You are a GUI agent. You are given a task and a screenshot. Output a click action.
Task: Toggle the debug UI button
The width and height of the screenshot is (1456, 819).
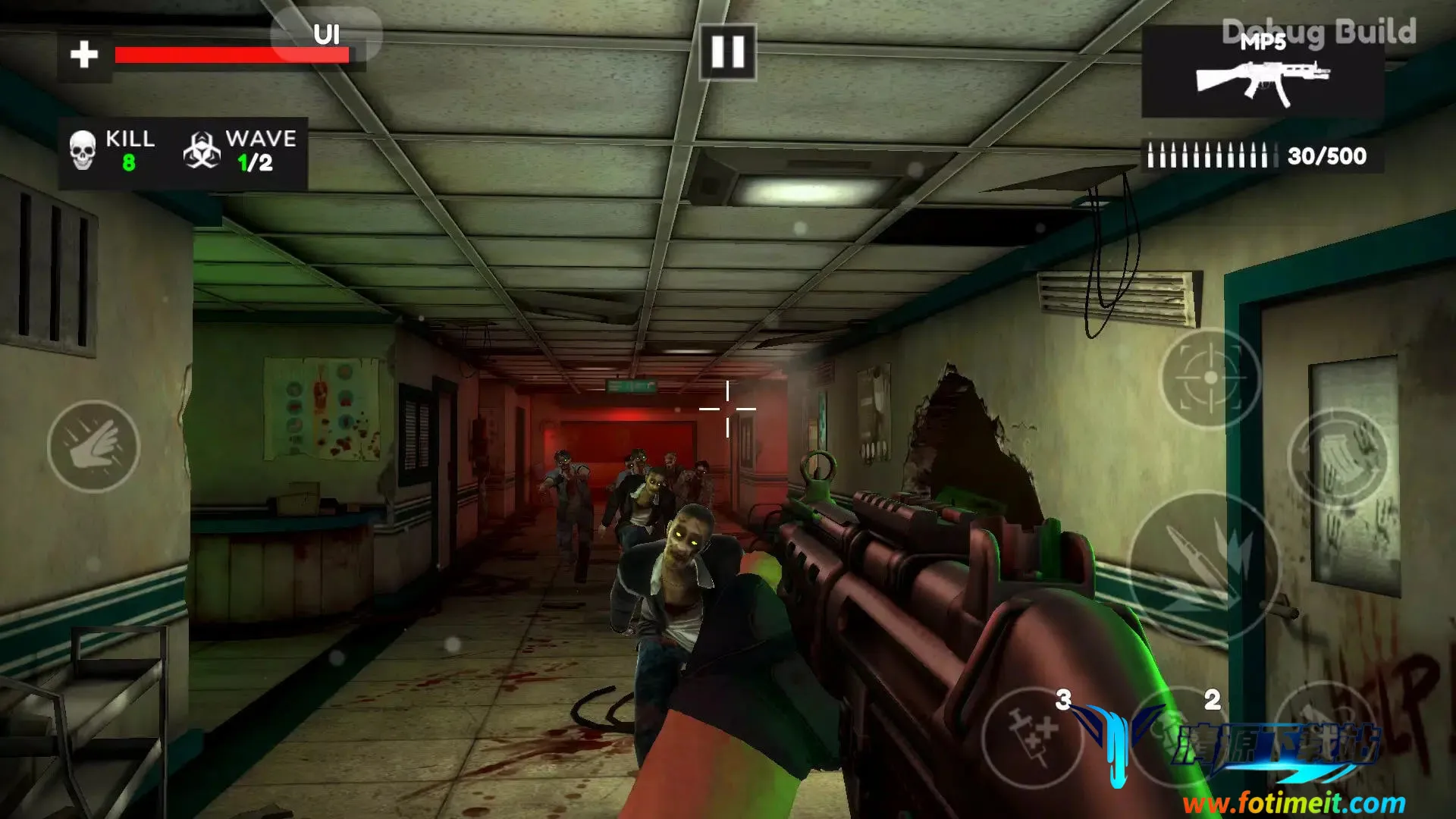tap(326, 35)
